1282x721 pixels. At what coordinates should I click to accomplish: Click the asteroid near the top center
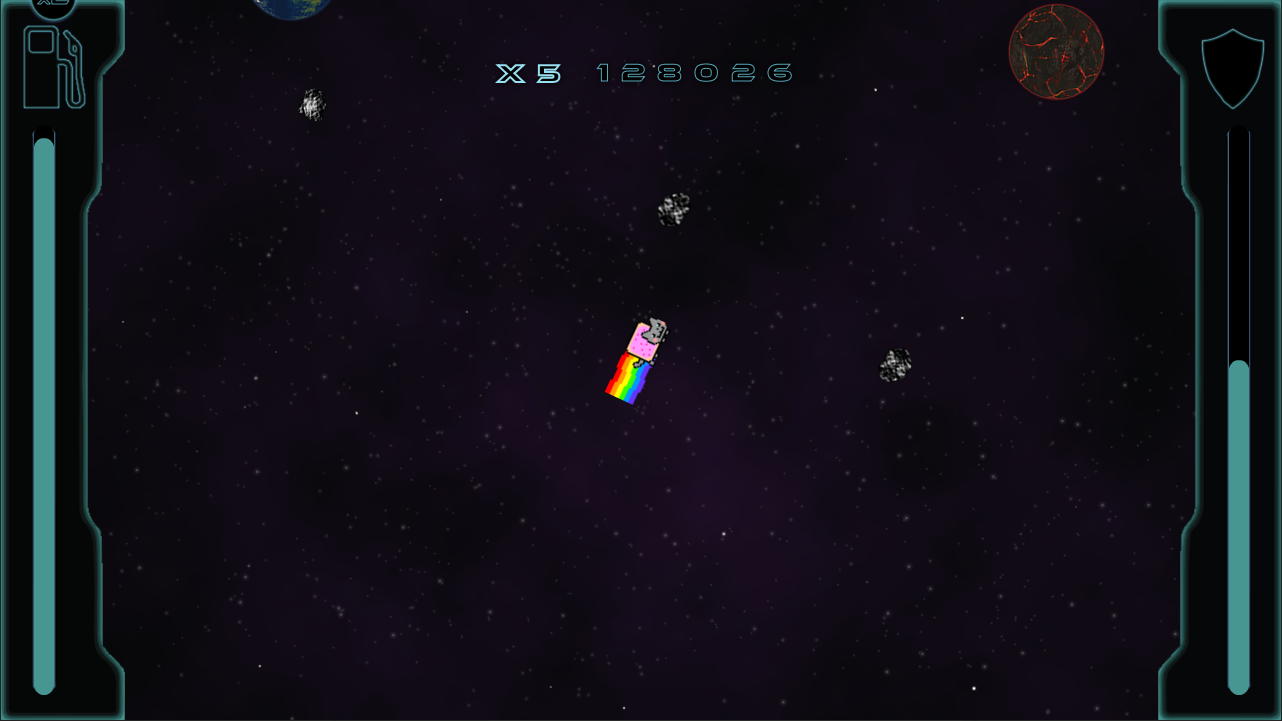674,208
